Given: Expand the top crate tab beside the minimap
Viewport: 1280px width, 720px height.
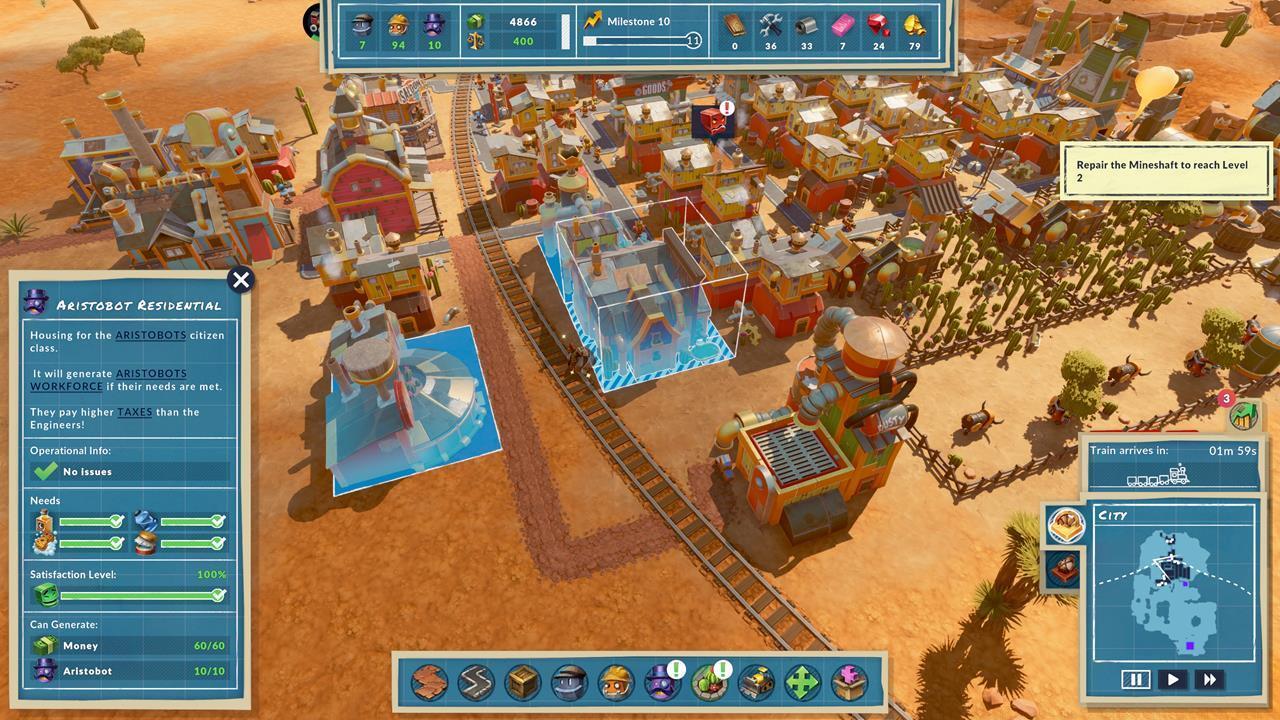Looking at the screenshot, I should point(1065,524).
